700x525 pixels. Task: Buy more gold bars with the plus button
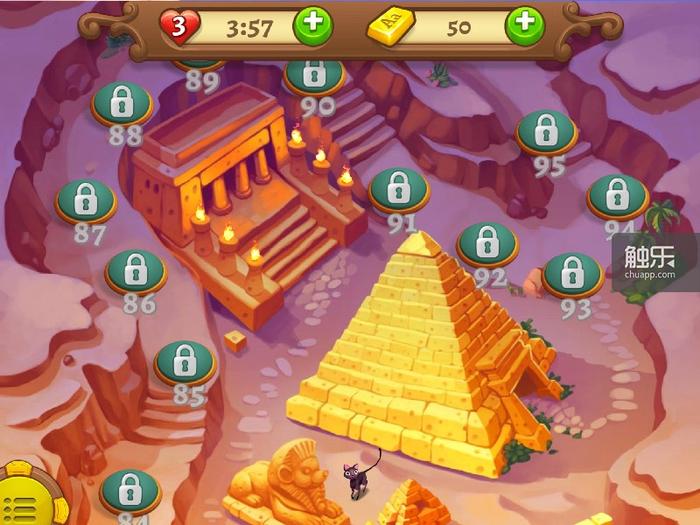[525, 26]
